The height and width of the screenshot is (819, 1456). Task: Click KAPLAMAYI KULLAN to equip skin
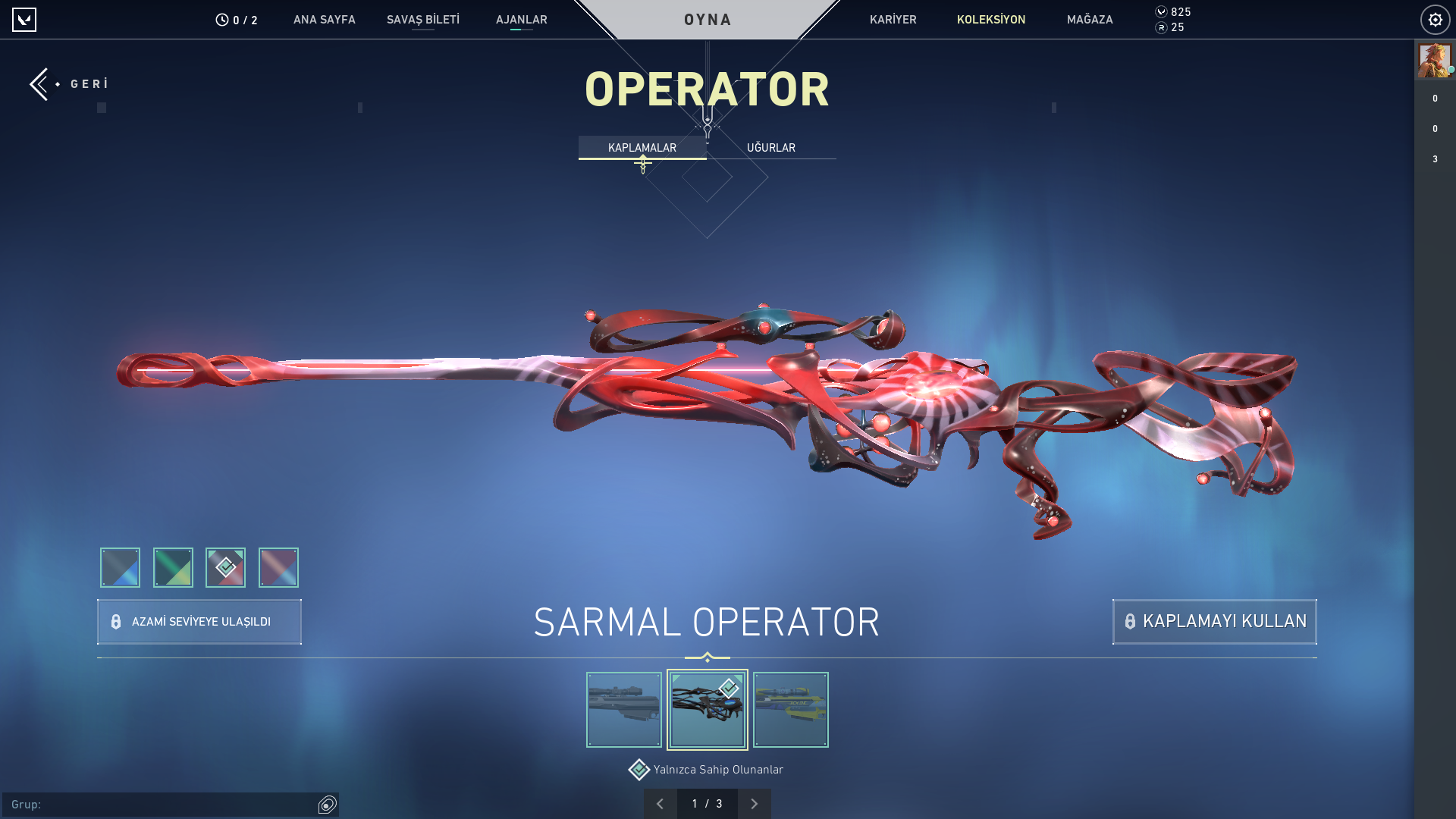pos(1214,621)
